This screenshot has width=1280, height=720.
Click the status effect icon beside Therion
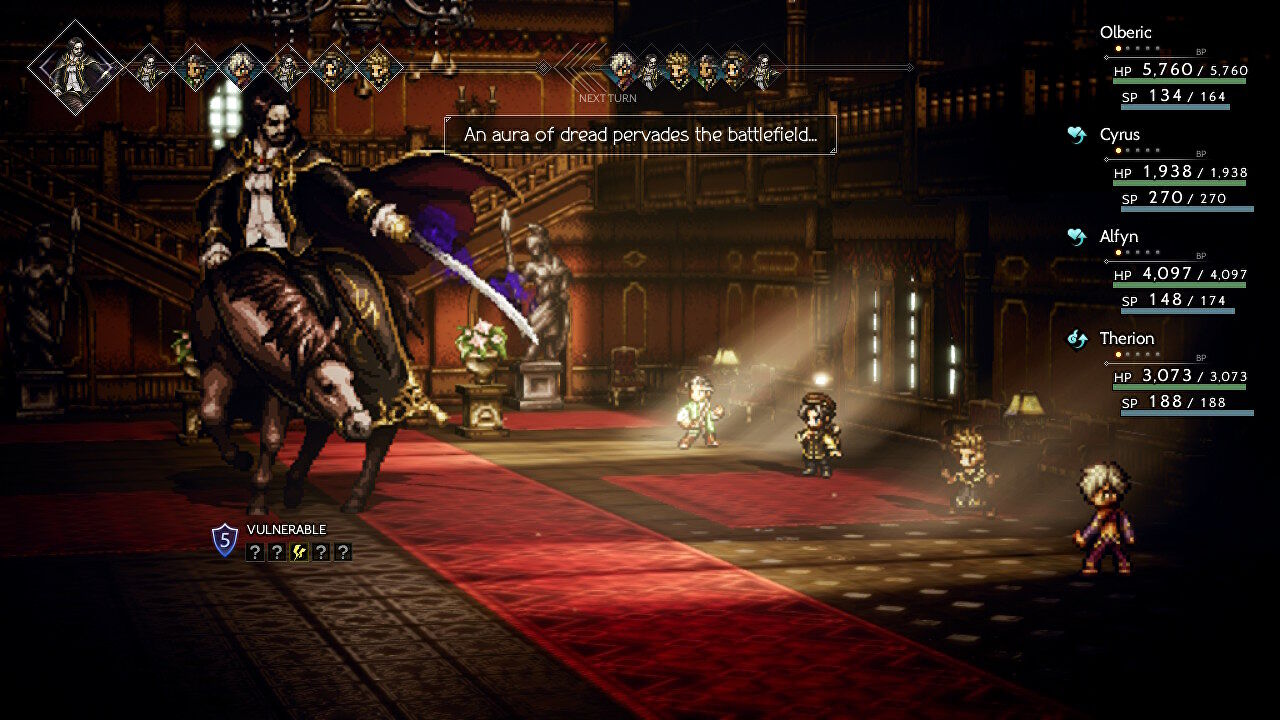click(x=1077, y=339)
